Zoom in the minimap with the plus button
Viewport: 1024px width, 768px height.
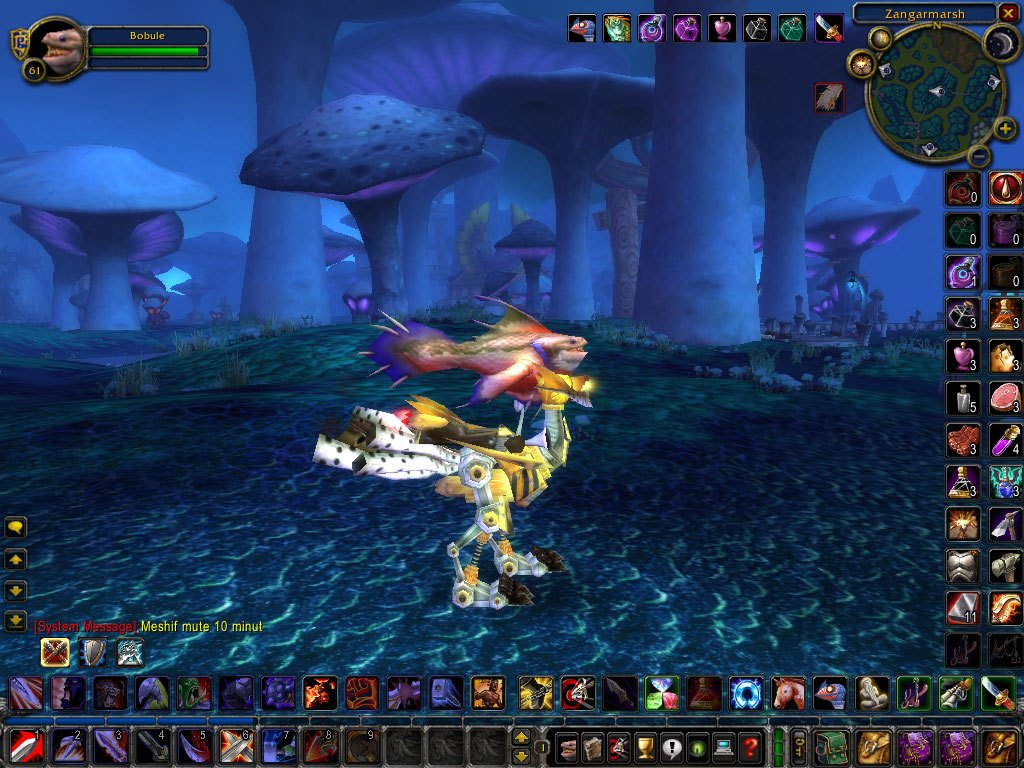pyautogui.click(x=1004, y=128)
